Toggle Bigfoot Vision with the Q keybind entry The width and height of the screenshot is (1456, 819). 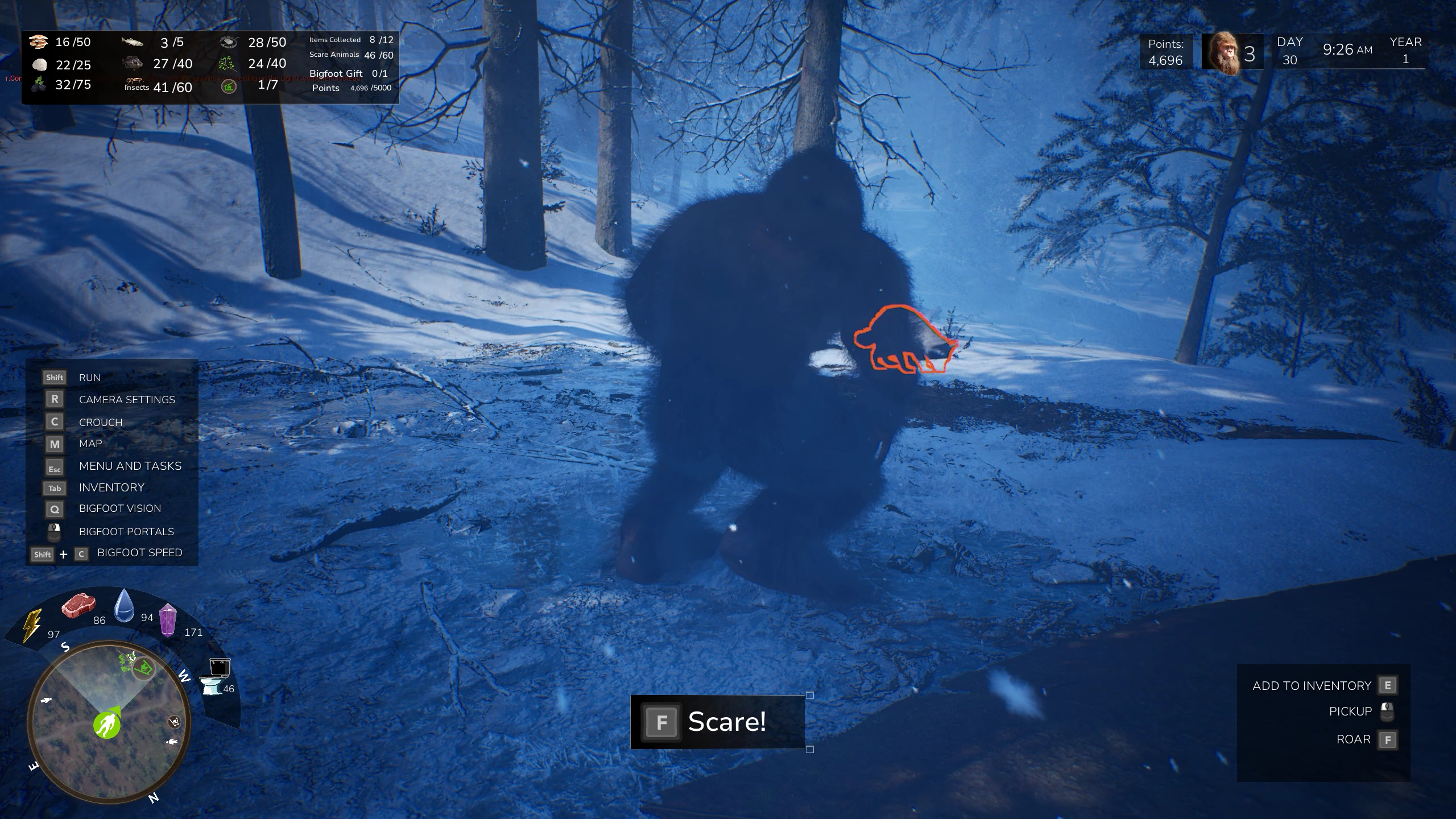coord(119,508)
